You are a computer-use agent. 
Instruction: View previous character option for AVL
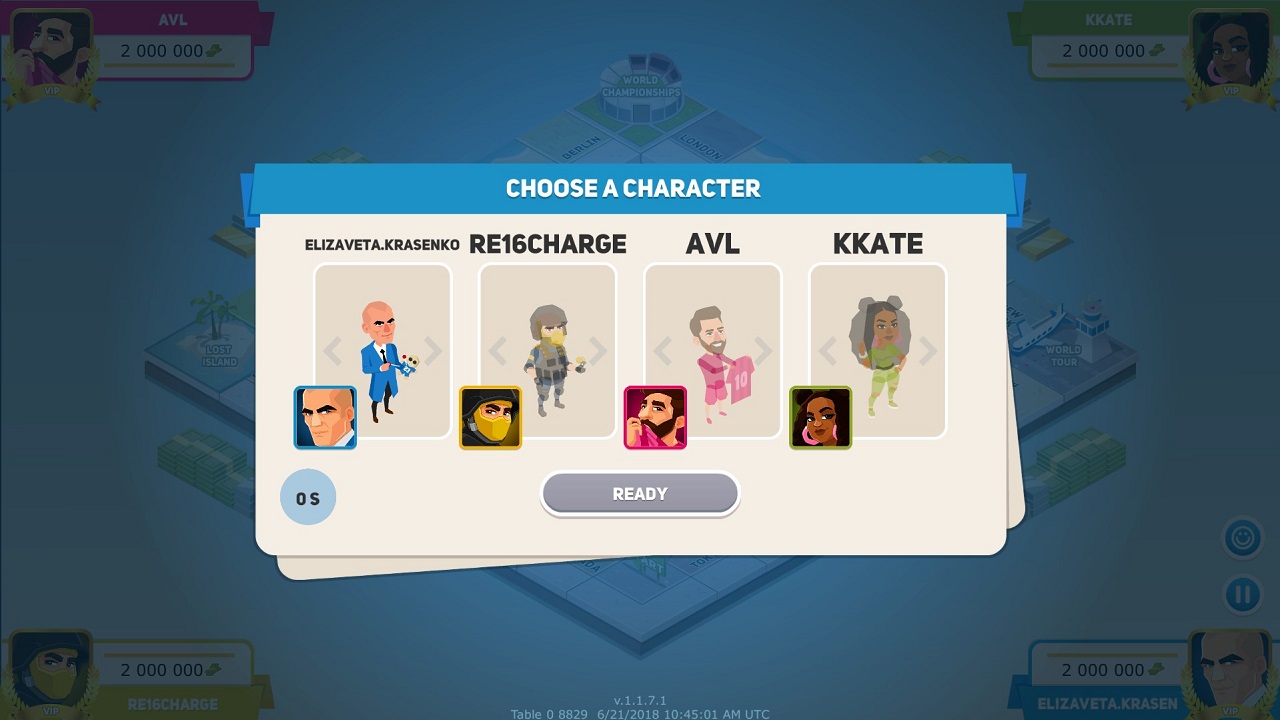[662, 350]
